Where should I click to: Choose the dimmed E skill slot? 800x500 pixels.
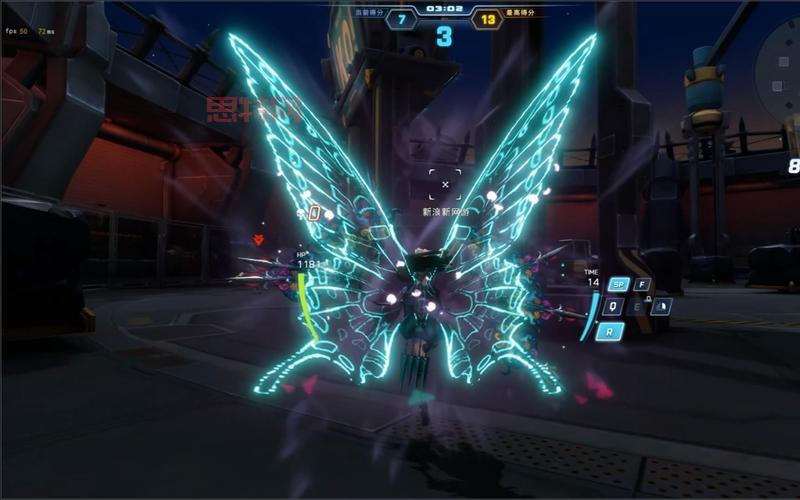637,307
